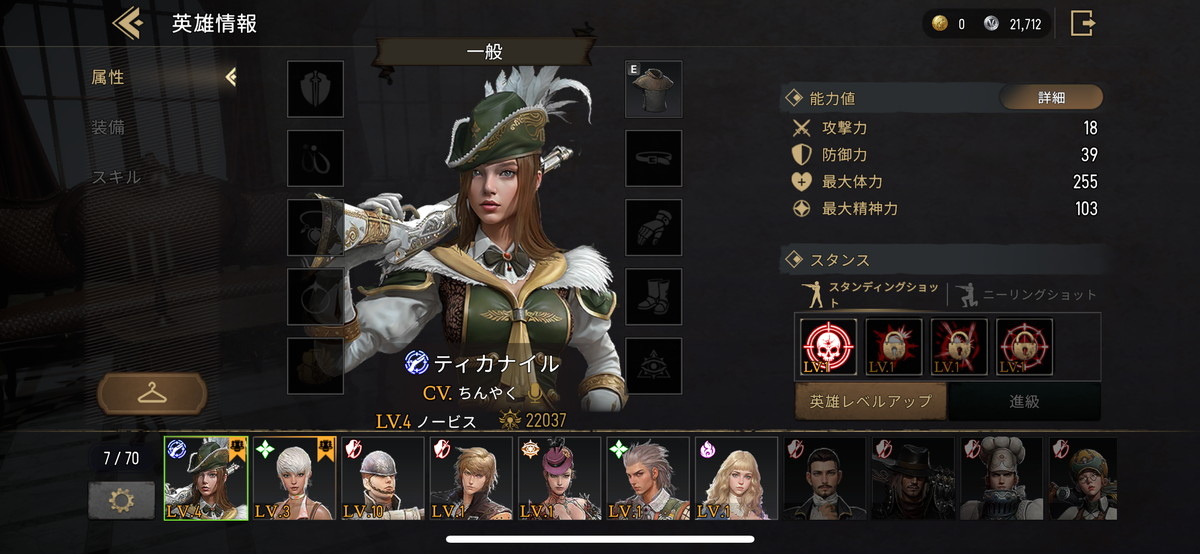Select the green-hat LV.4 hero portrait

[x=206, y=478]
